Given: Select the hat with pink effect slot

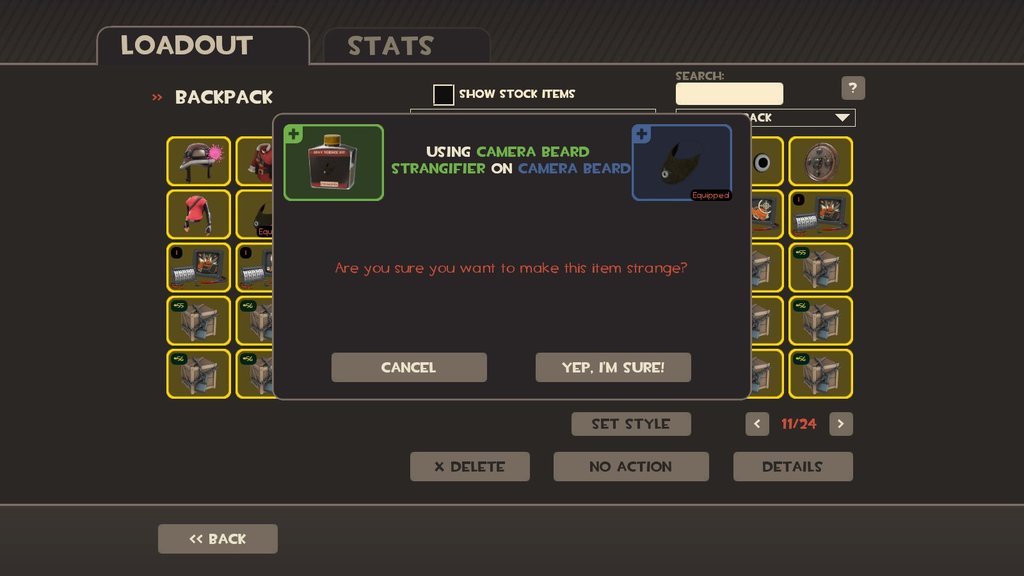Looking at the screenshot, I should [199, 161].
